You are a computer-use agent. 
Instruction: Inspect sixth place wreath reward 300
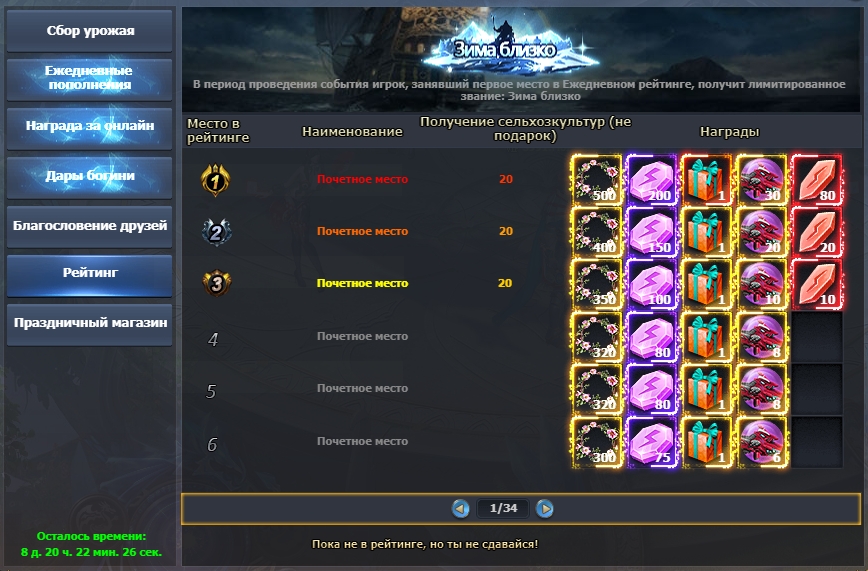click(x=595, y=442)
